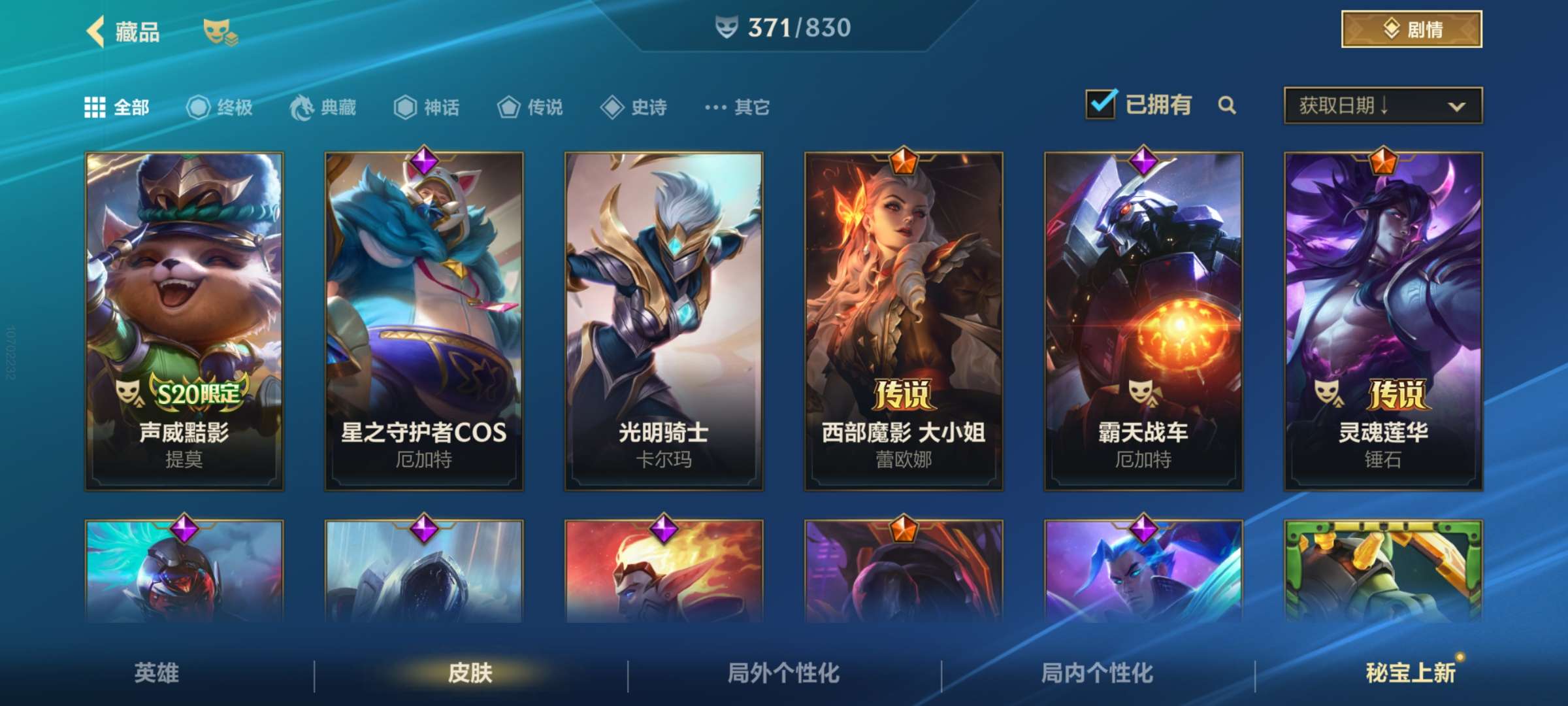Select the 典藏 dragon rarity filter icon
Screen dimensions: 1568x706
(301, 108)
